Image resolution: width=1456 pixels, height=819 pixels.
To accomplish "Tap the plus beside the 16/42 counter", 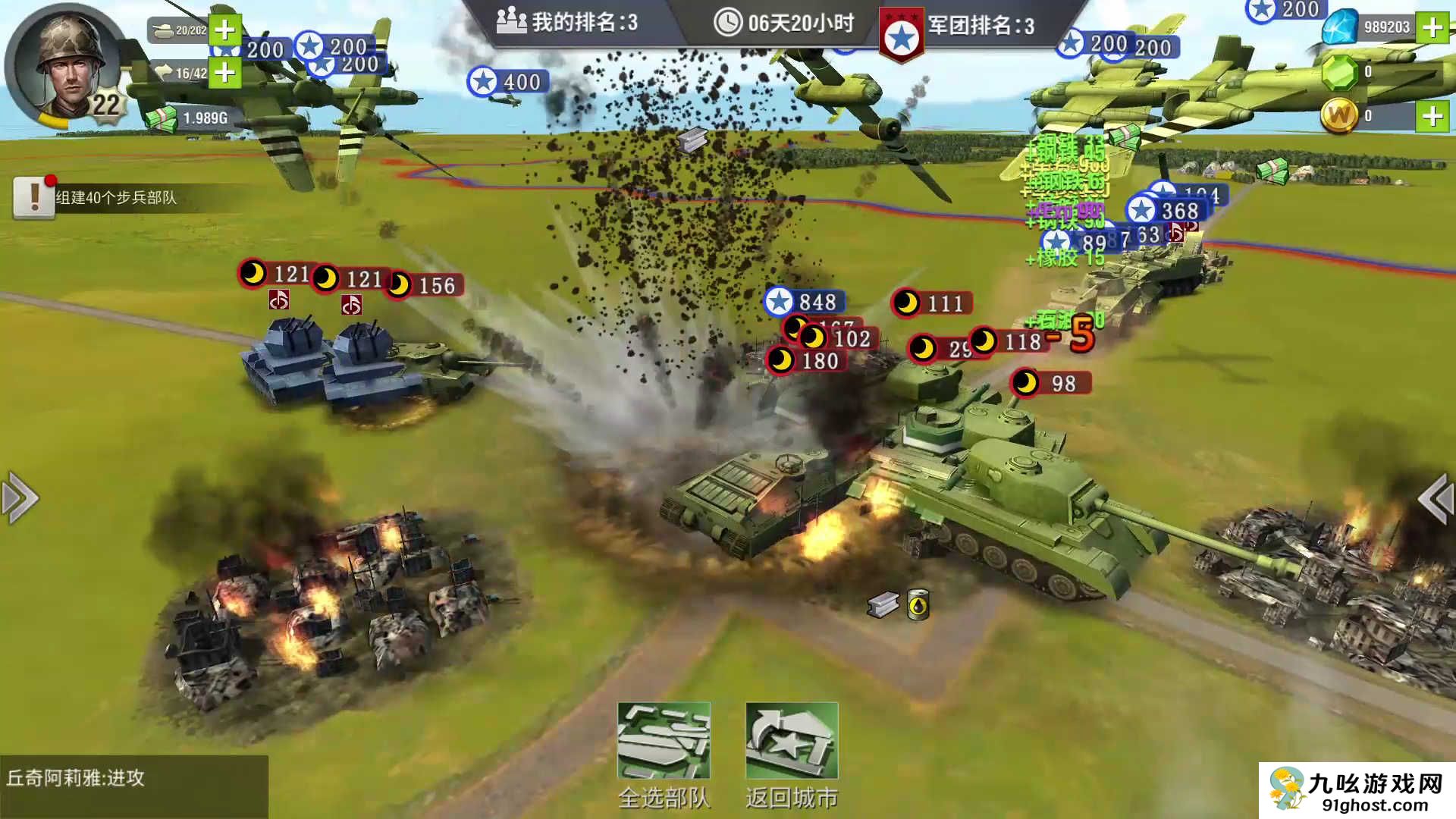I will 224,73.
